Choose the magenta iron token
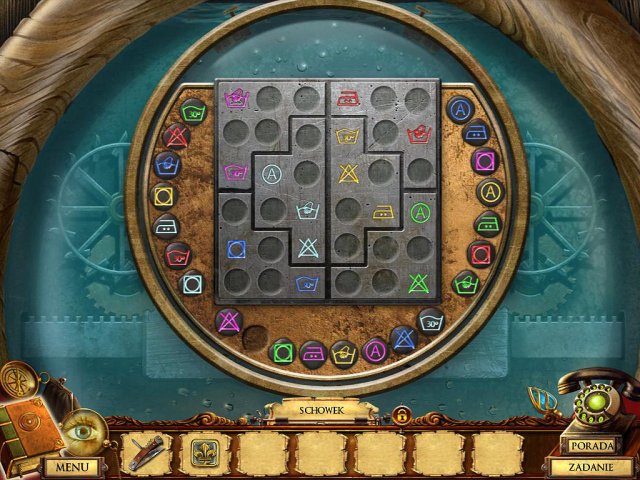The width and height of the screenshot is (640, 480). (x=313, y=353)
